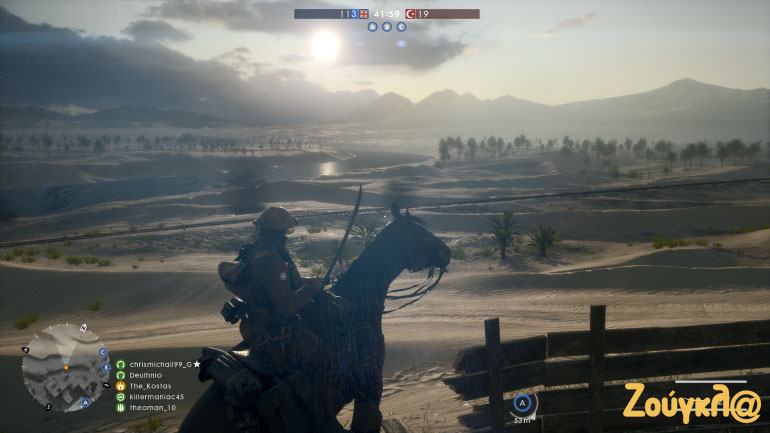Click the Ζούγκλ@ watermark logo
The height and width of the screenshot is (433, 770).
[691, 401]
